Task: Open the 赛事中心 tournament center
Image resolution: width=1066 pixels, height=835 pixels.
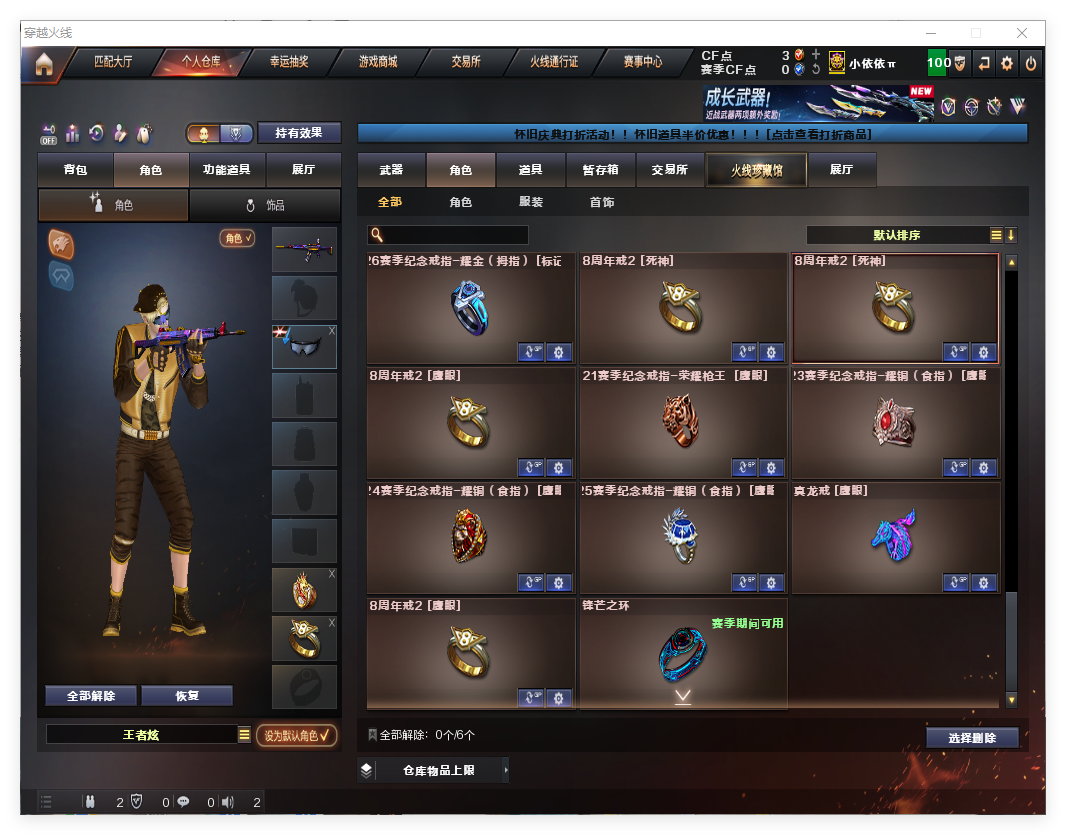Action: pos(642,62)
